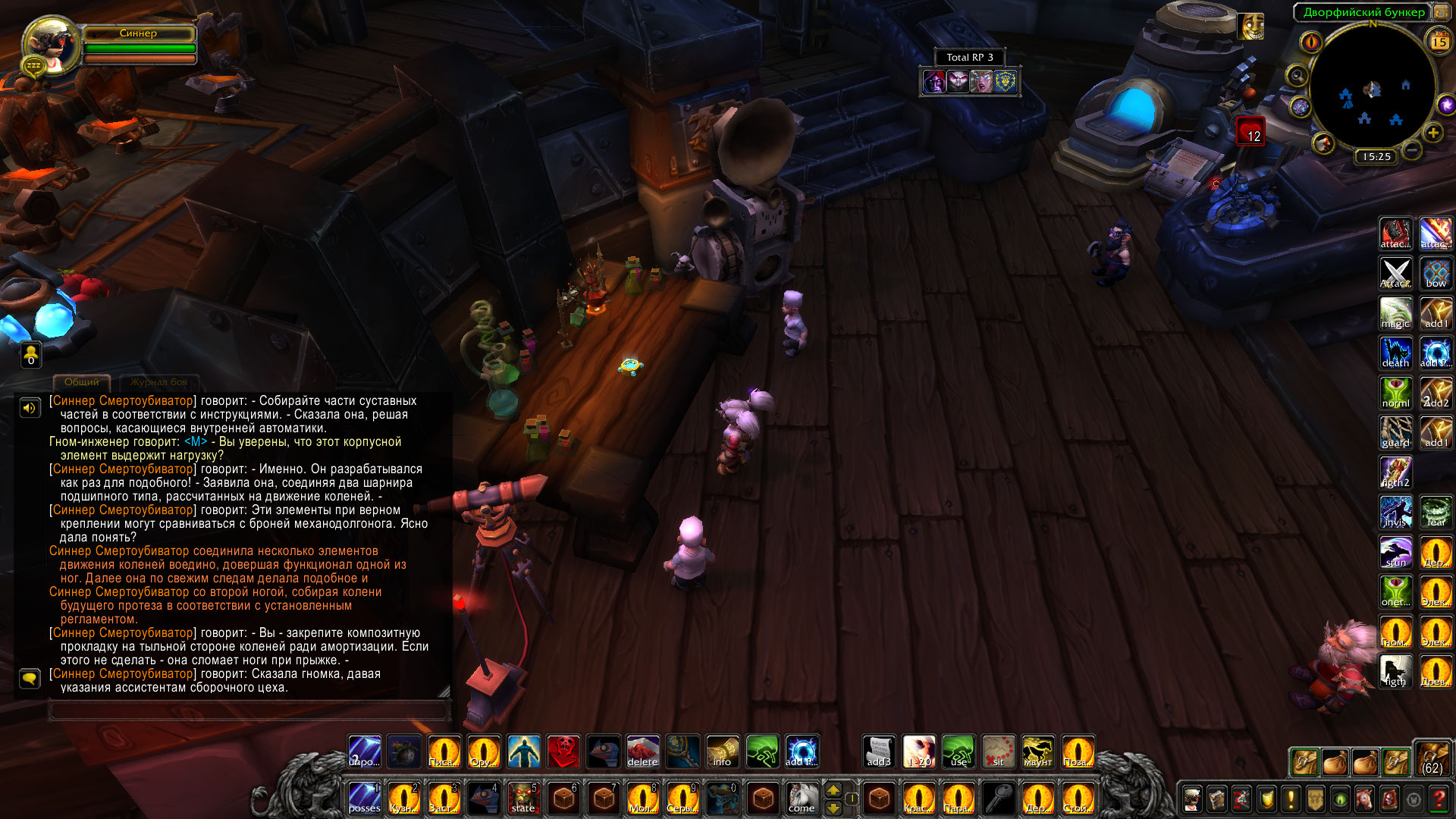Open the quest log exclamation mark button
The width and height of the screenshot is (1456, 819).
point(1291,799)
